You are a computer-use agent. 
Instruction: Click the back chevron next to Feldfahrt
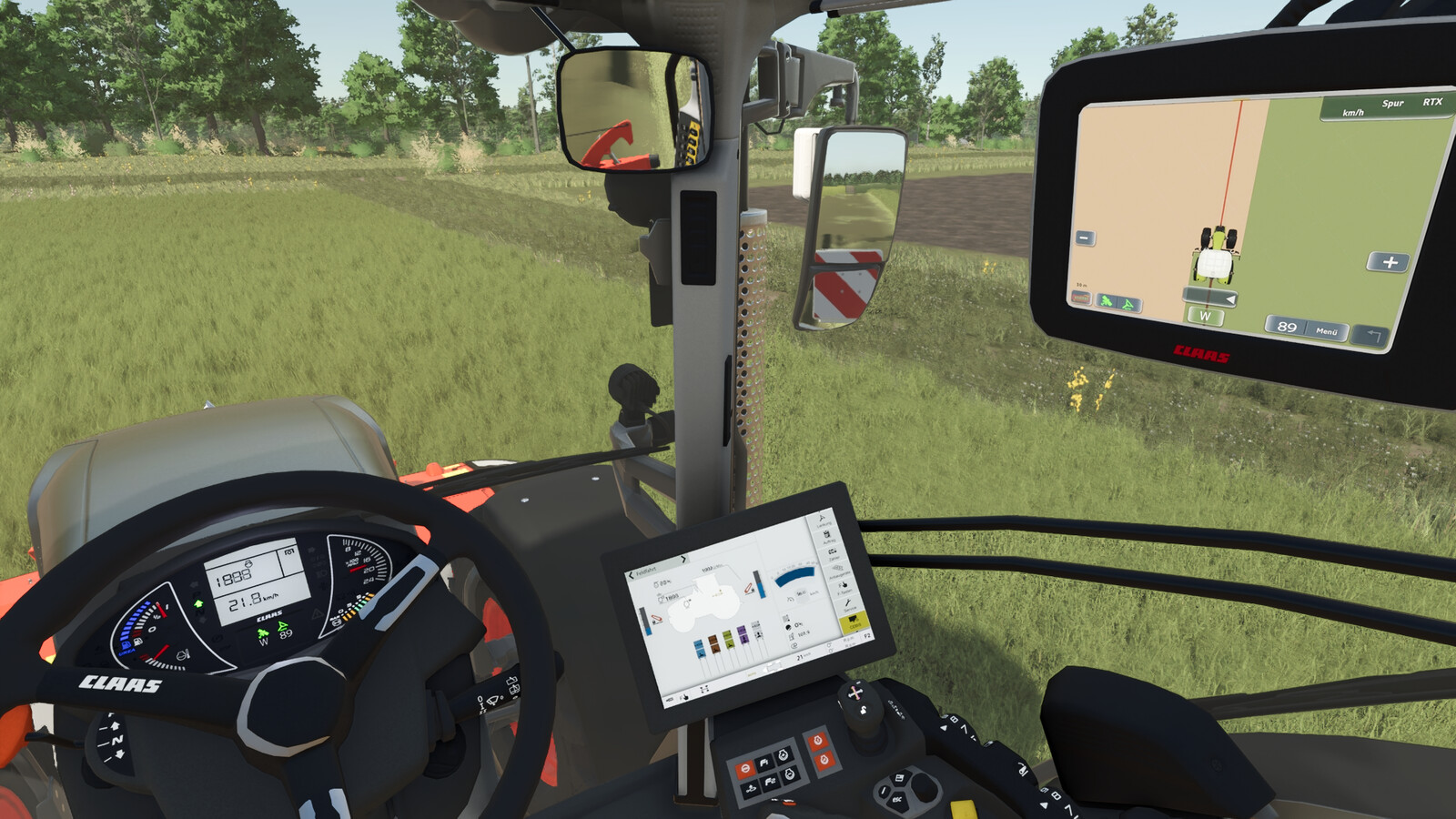coord(631,574)
